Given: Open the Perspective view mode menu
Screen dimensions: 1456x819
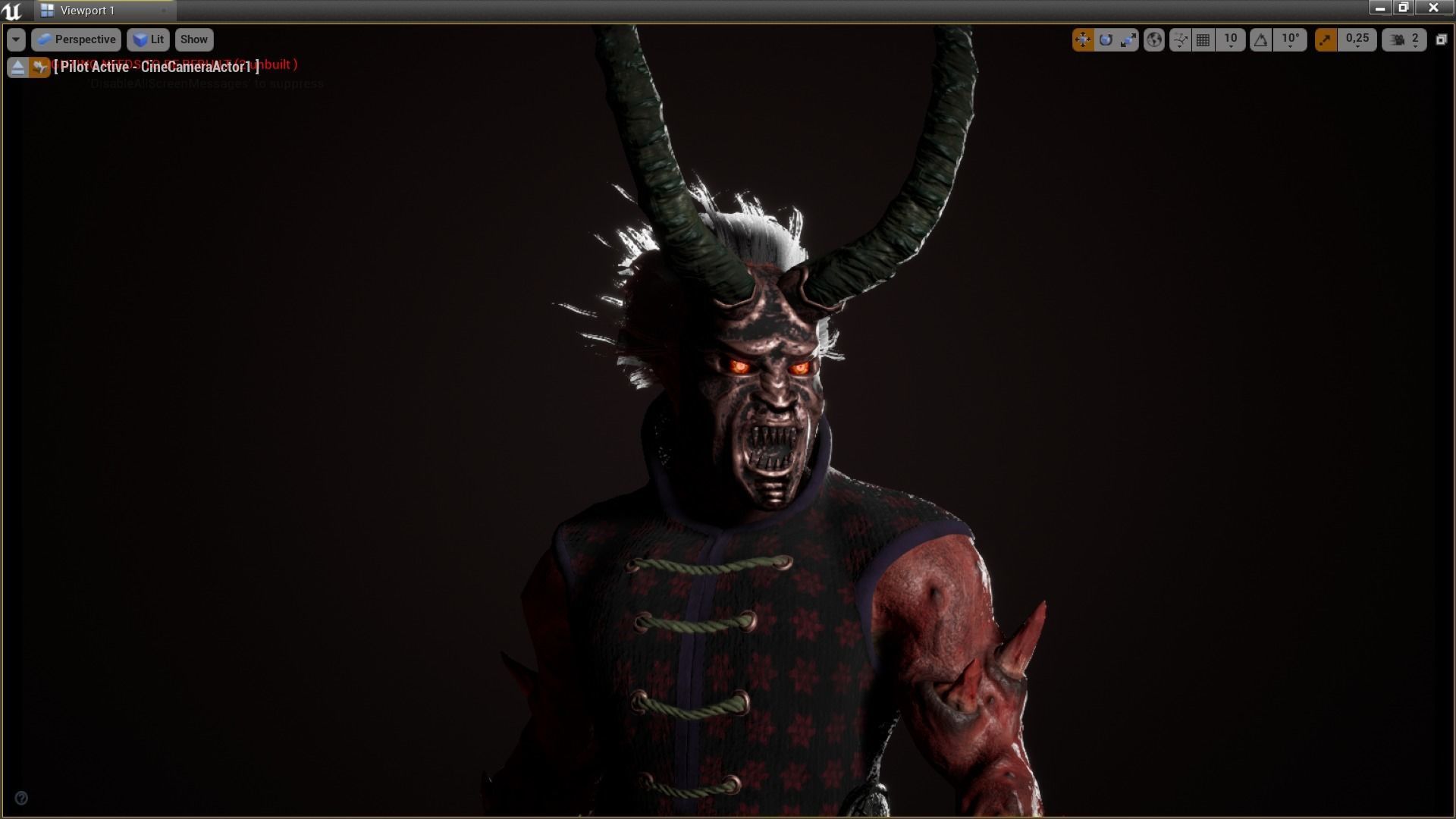Looking at the screenshot, I should (x=77, y=39).
